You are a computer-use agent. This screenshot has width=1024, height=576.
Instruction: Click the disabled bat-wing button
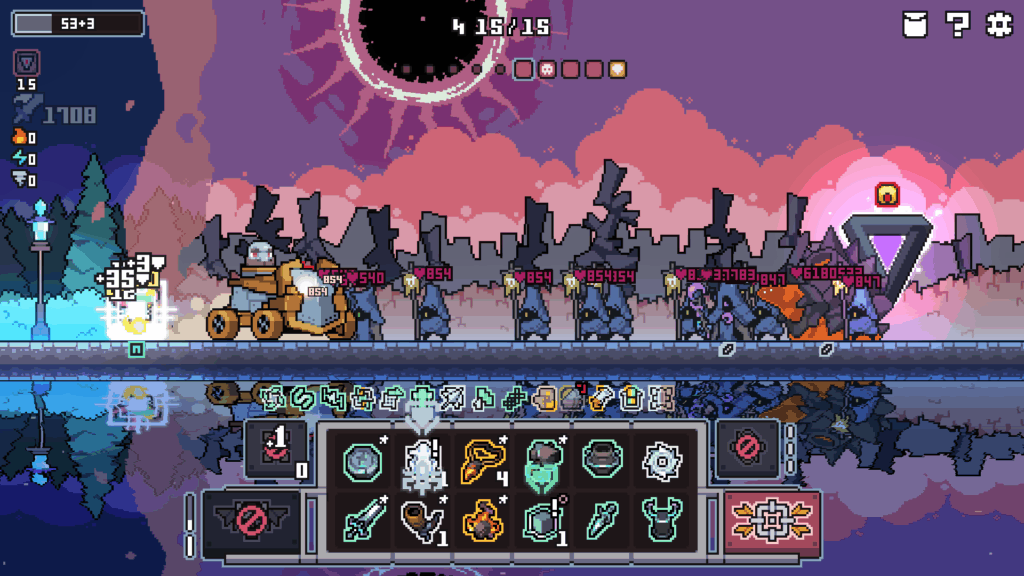point(252,521)
